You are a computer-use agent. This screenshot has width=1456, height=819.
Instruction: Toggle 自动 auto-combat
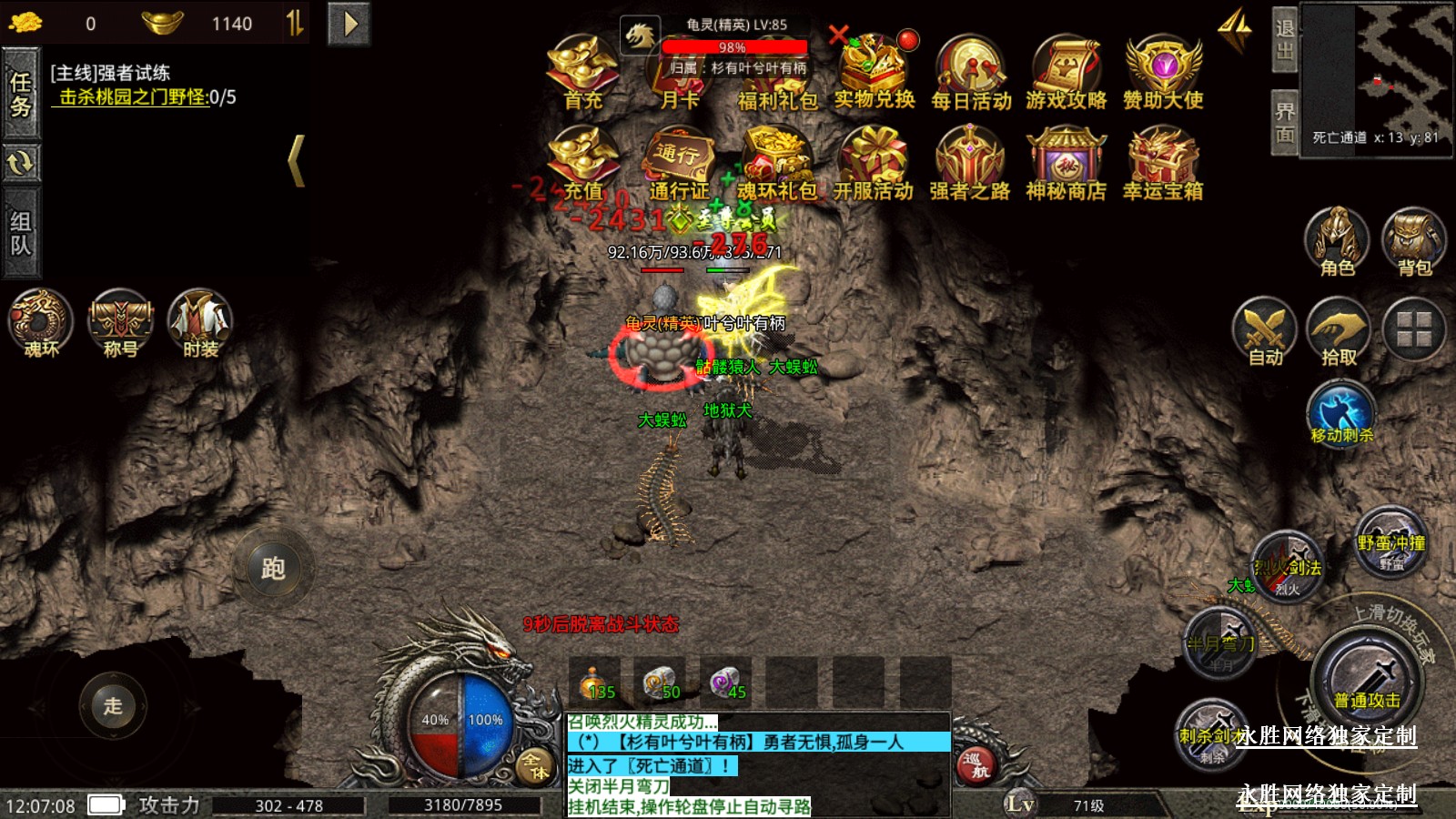click(x=1265, y=332)
